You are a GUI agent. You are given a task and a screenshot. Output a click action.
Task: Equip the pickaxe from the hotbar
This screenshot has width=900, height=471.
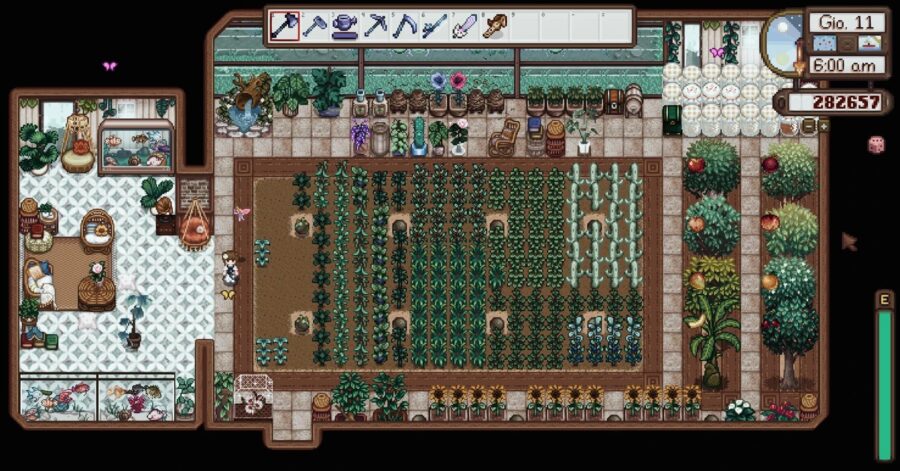pyautogui.click(x=376, y=26)
